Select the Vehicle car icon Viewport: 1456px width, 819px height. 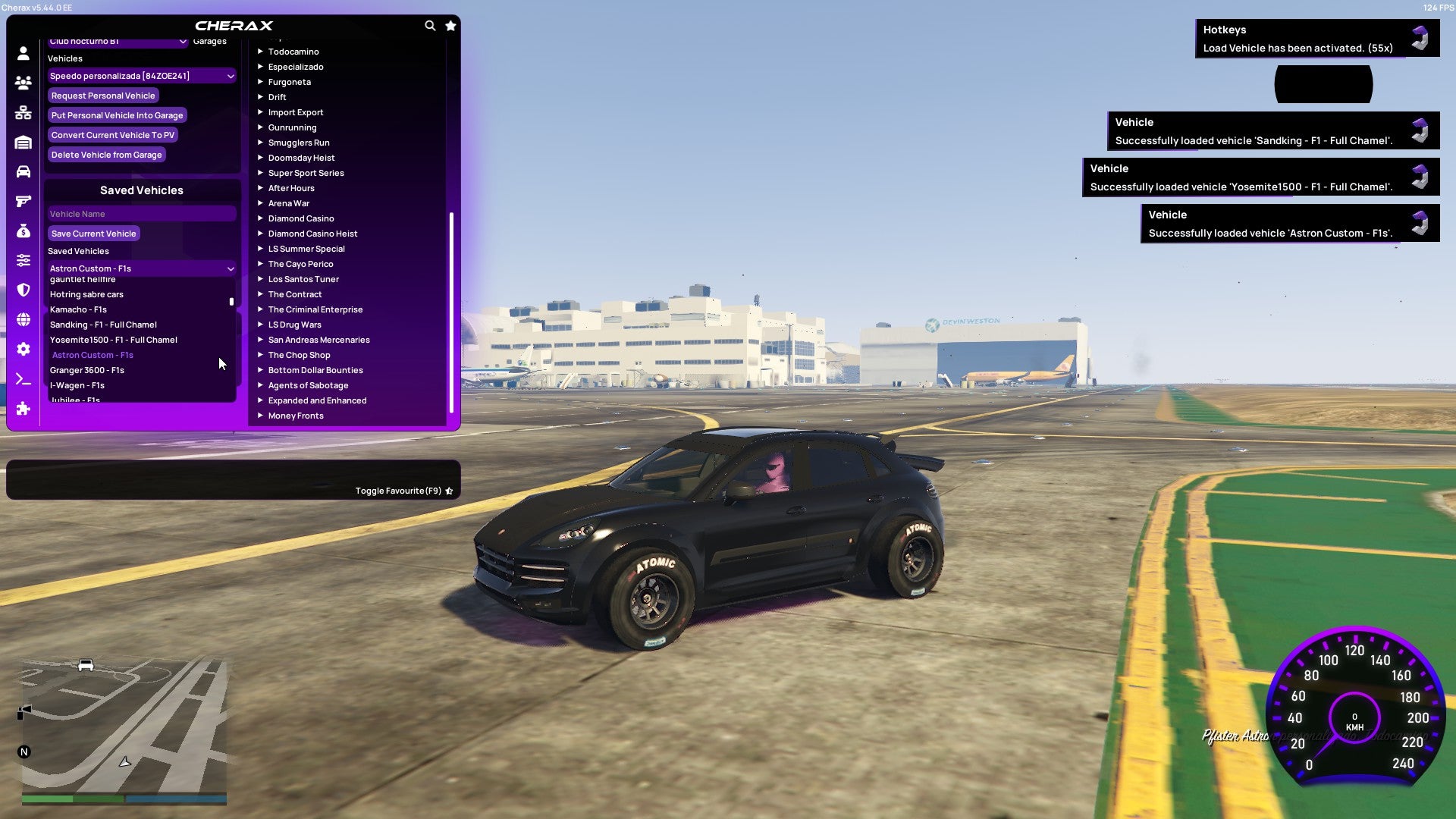pos(23,172)
